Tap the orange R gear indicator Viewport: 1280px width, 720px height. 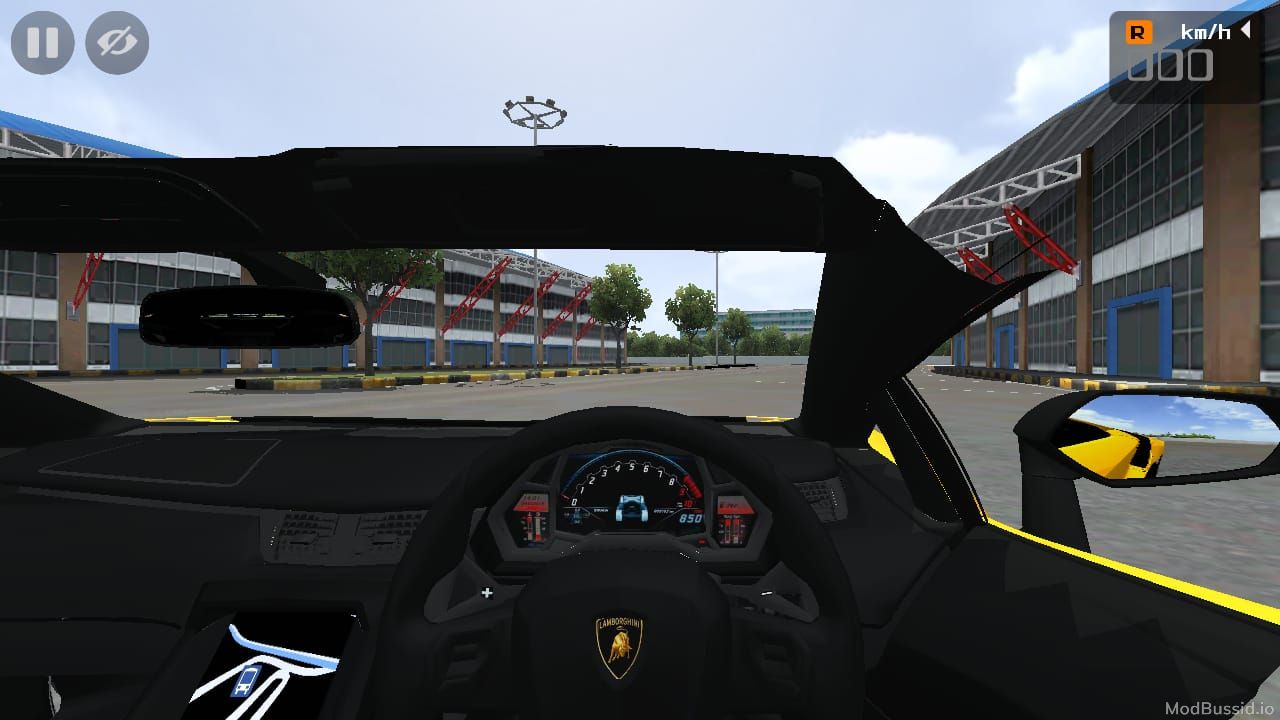point(1140,31)
